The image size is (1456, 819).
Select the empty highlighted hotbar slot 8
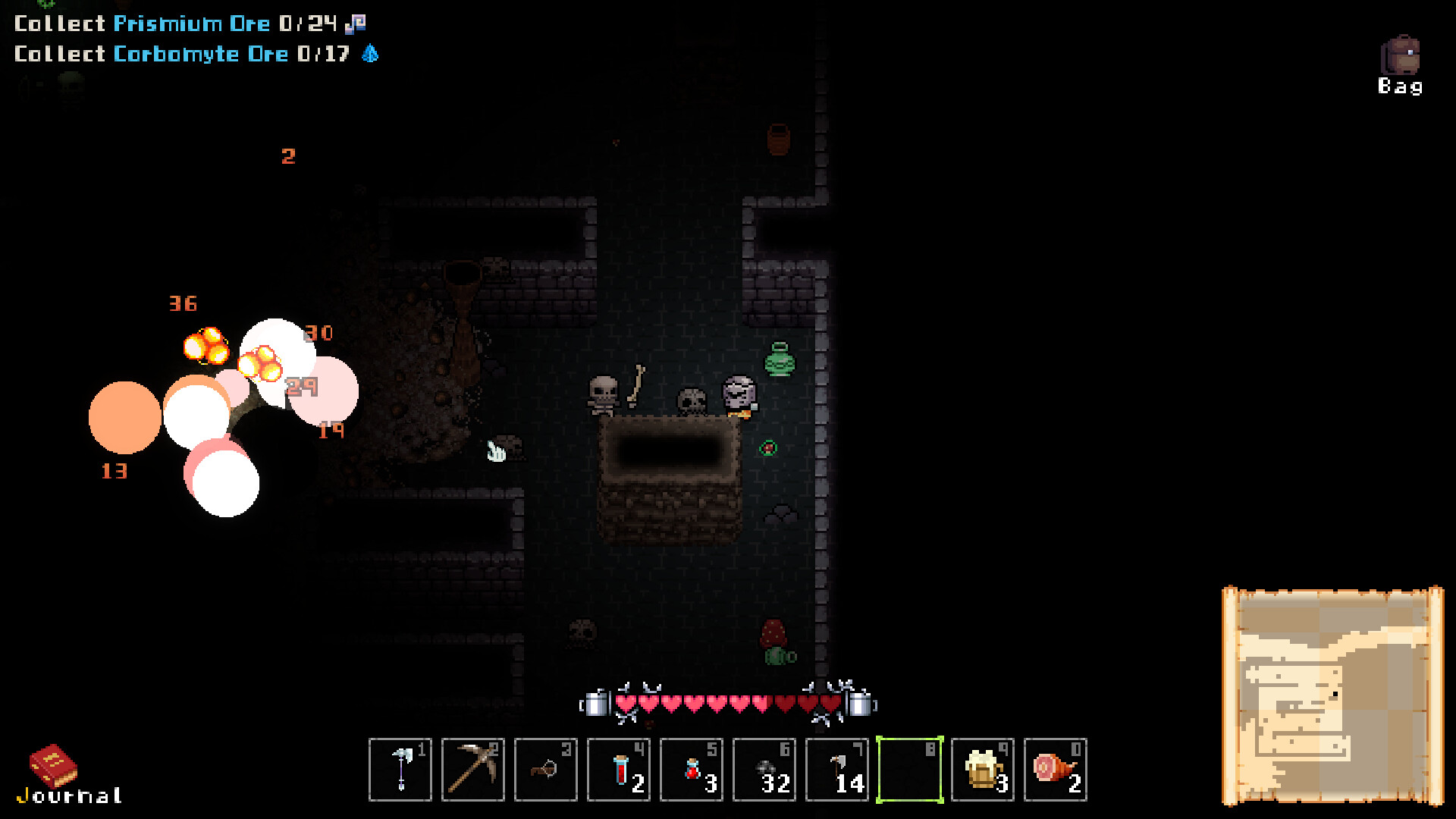(909, 770)
